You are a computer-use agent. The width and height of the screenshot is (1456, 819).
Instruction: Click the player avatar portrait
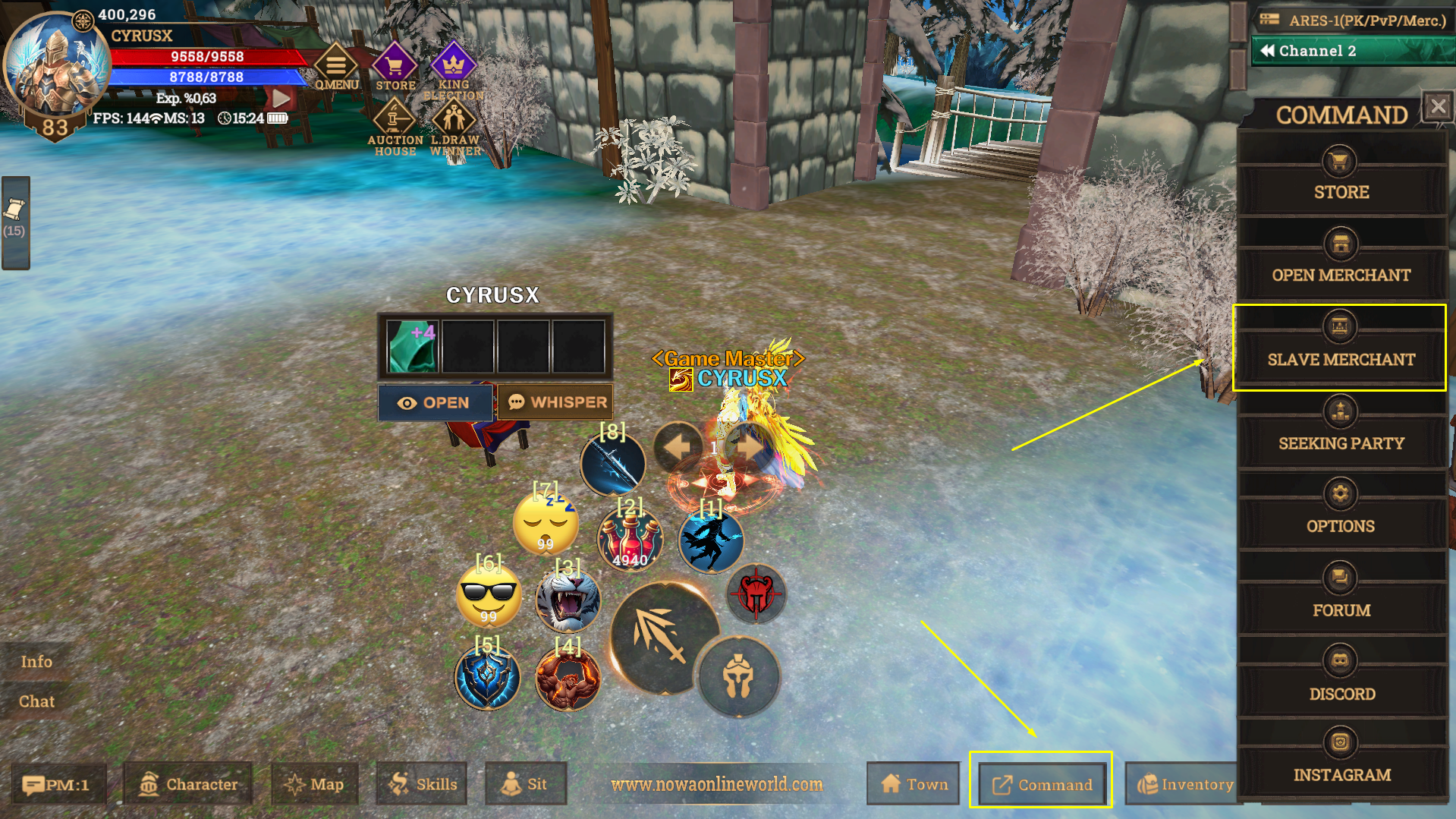[x=56, y=61]
